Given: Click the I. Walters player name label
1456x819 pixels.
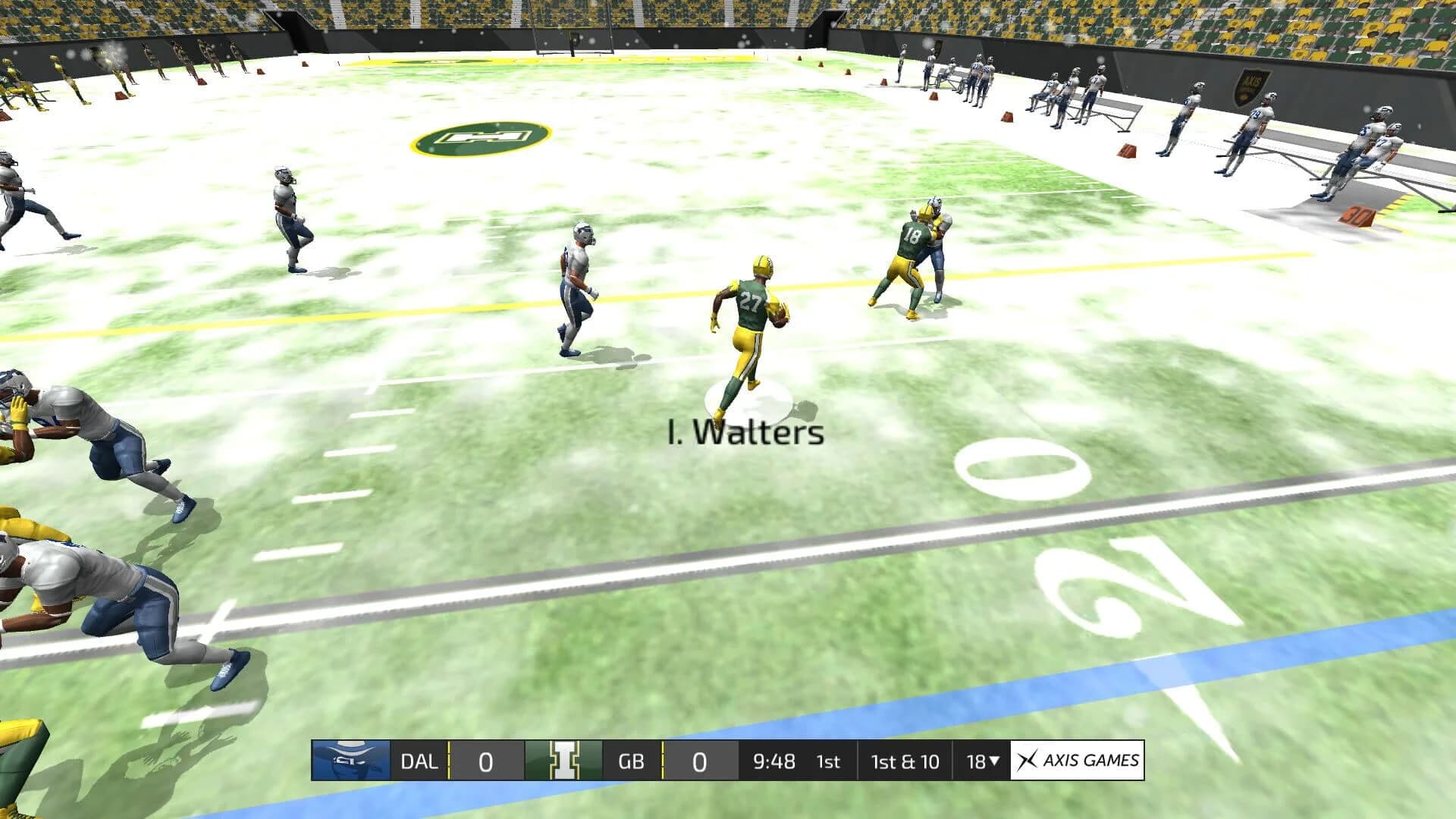Looking at the screenshot, I should click(747, 435).
